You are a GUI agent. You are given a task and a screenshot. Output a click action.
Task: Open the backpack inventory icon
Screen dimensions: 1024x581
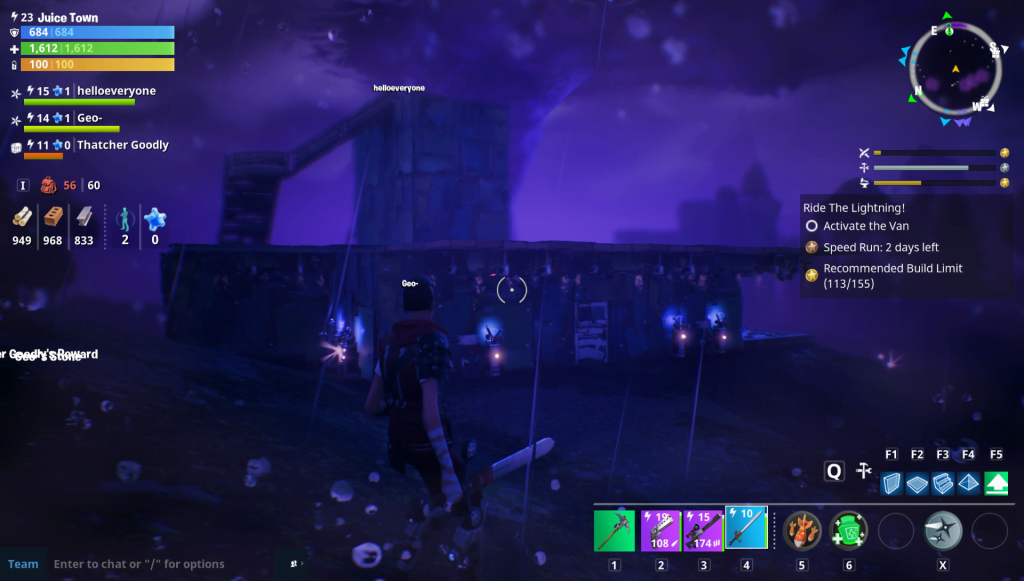(x=48, y=185)
